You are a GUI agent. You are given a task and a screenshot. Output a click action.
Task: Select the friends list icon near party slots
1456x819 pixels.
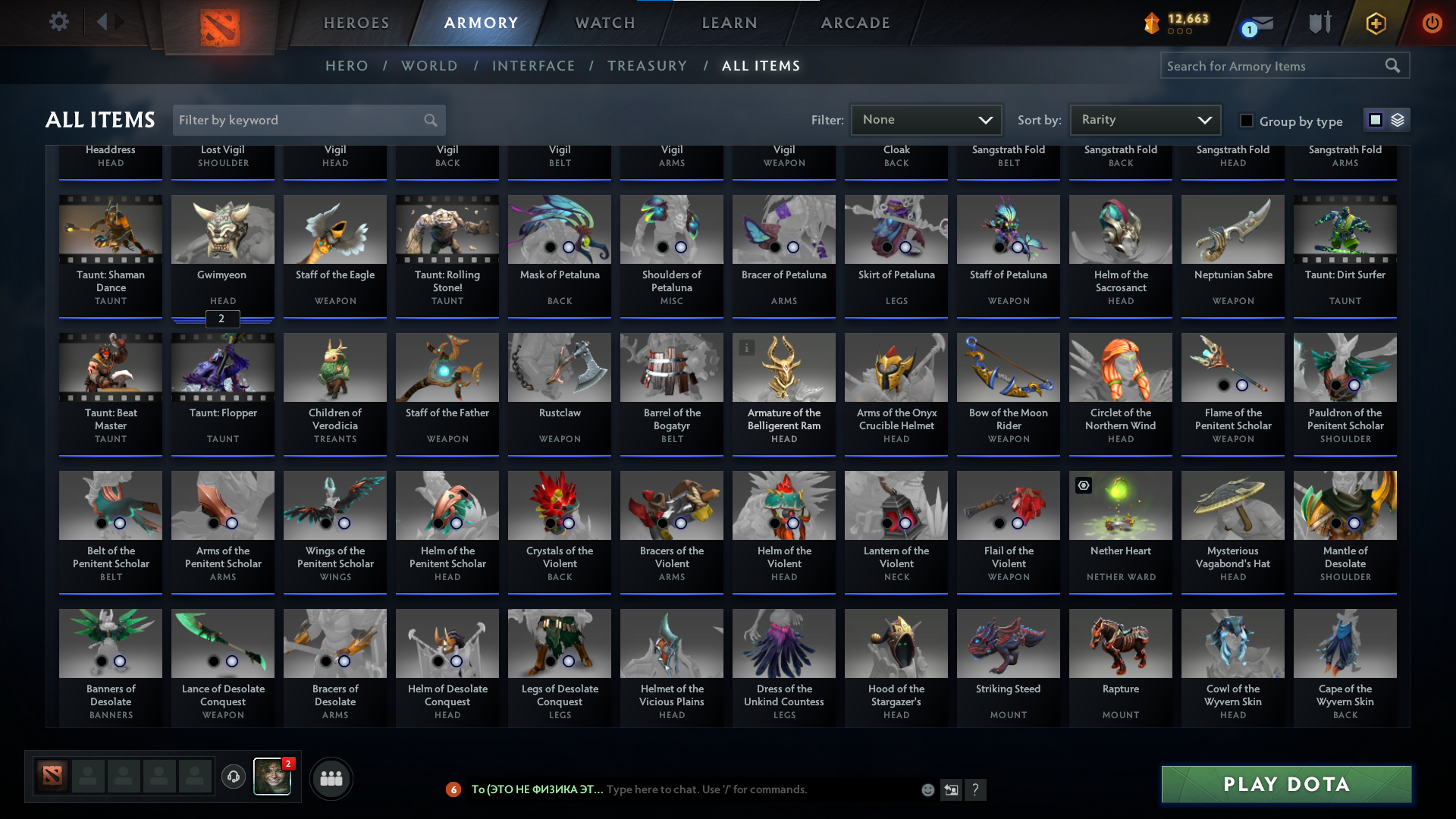[331, 778]
